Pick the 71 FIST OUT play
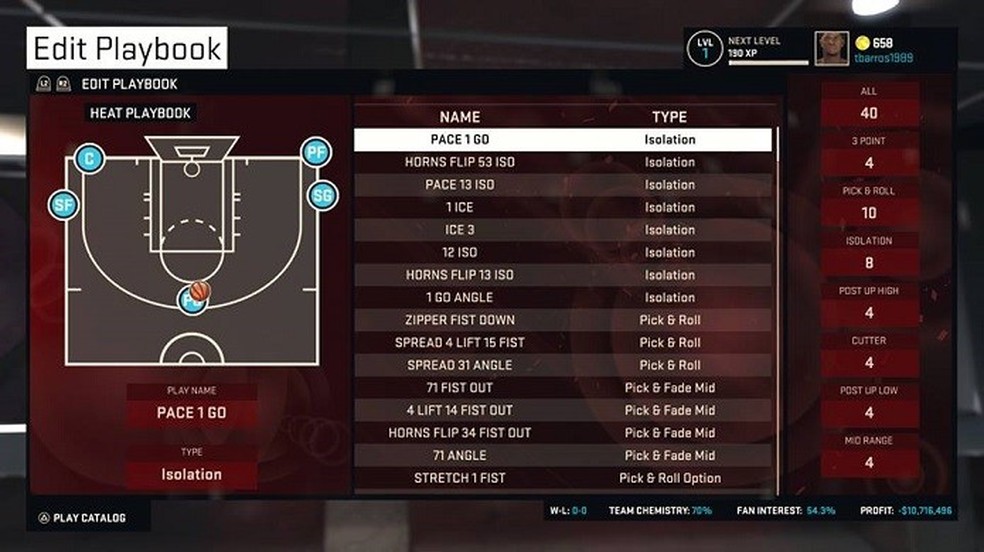 coord(562,387)
